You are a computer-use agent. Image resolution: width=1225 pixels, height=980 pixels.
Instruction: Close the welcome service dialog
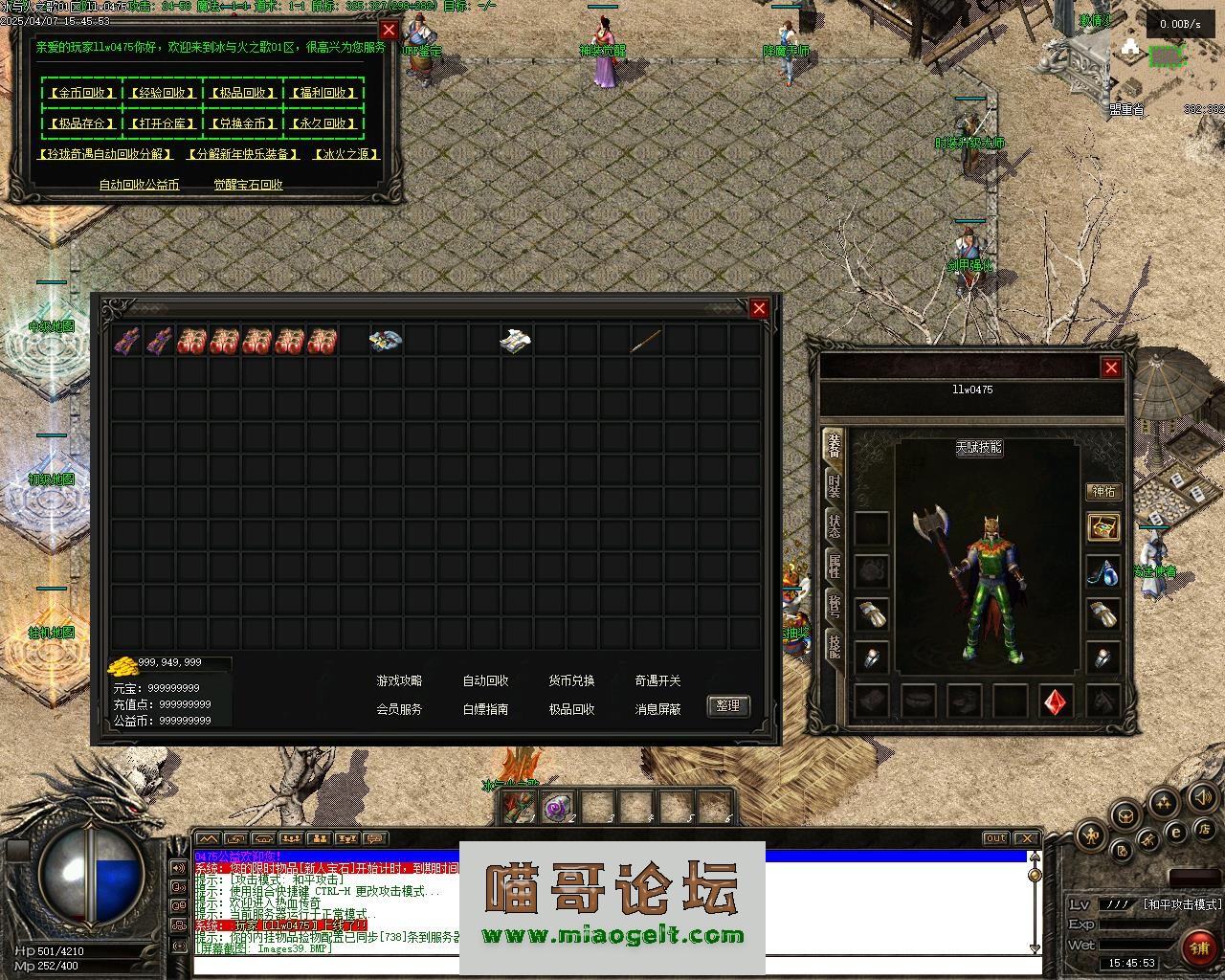click(389, 31)
